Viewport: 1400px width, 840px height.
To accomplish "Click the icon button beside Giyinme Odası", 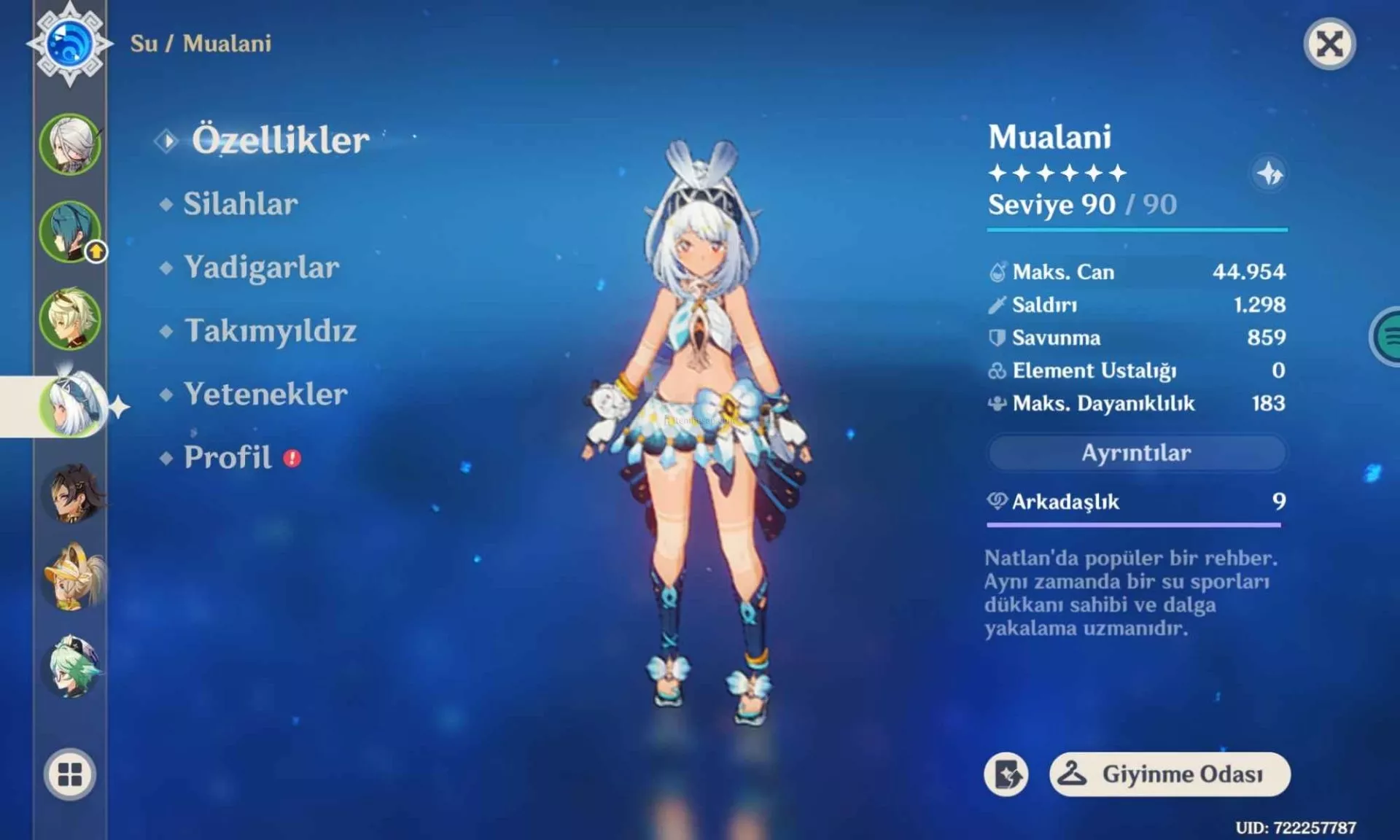I will [1006, 774].
